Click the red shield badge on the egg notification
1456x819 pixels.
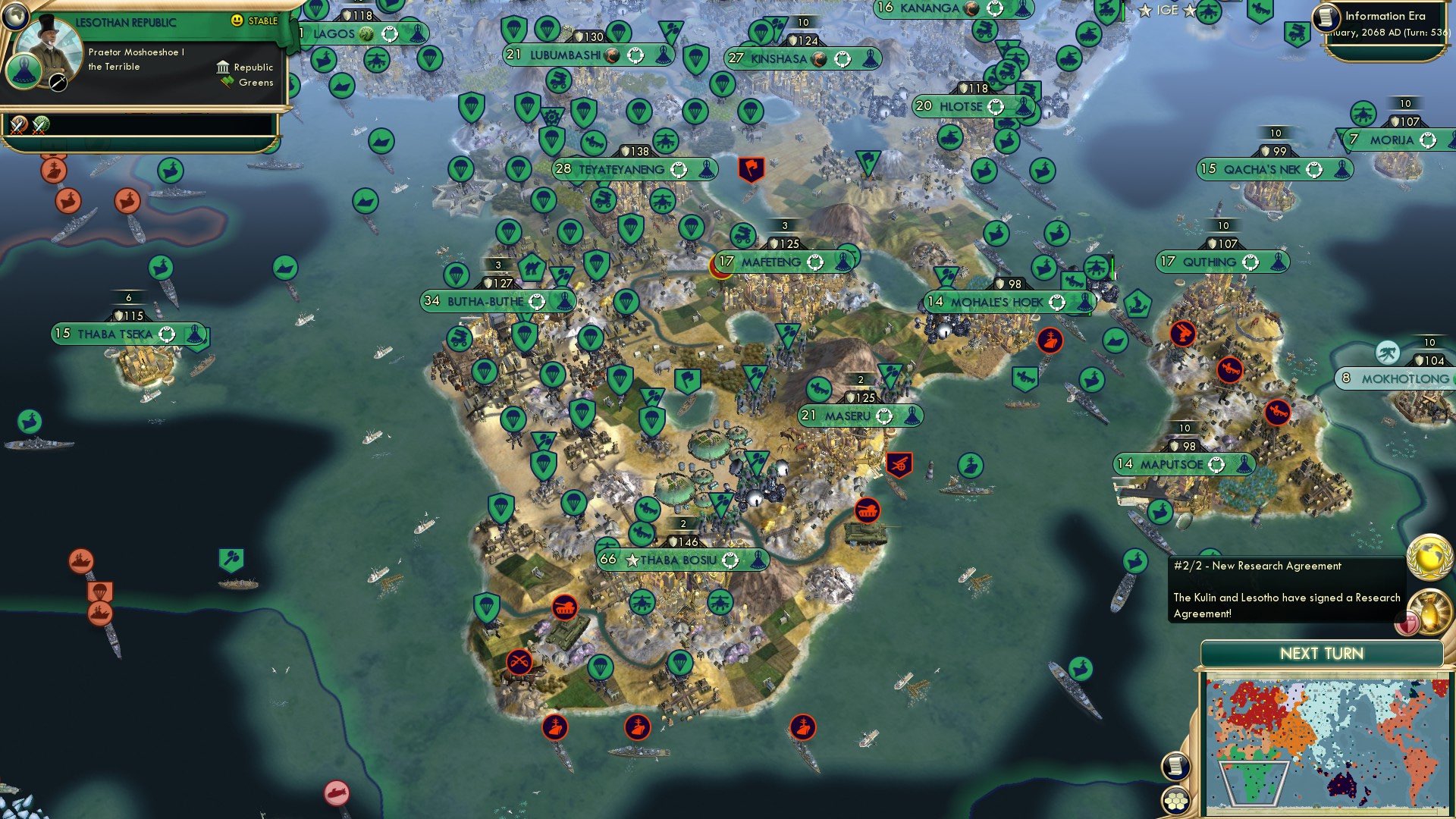[1407, 623]
